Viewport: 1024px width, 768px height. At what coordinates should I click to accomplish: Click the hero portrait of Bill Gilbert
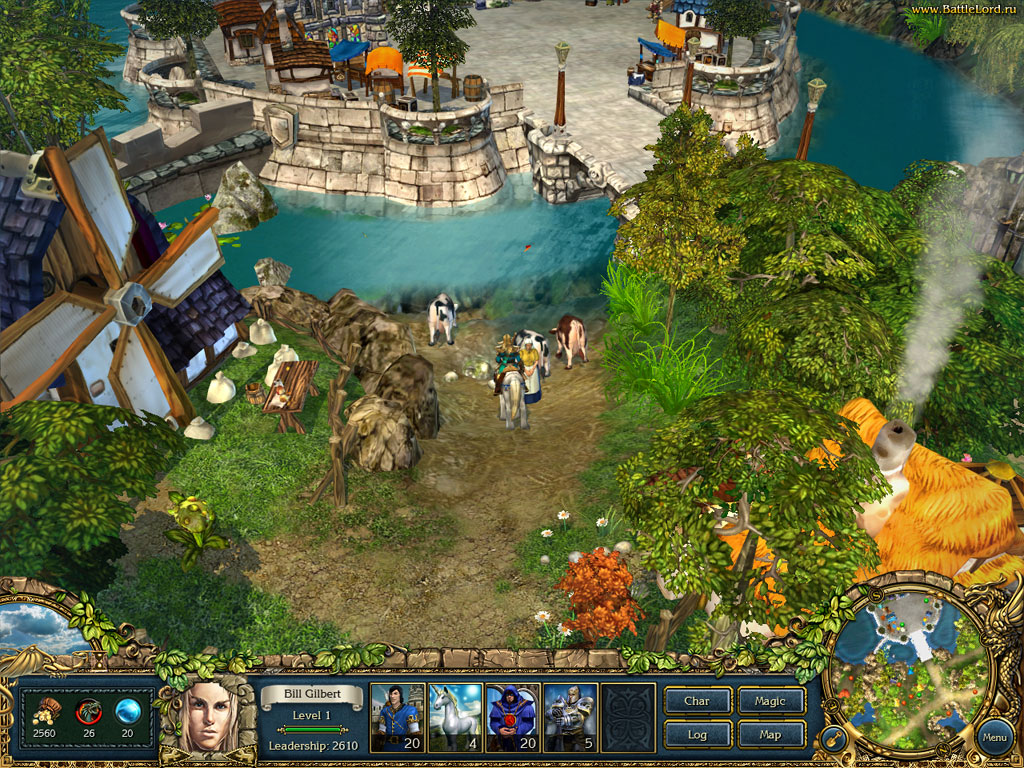214,717
